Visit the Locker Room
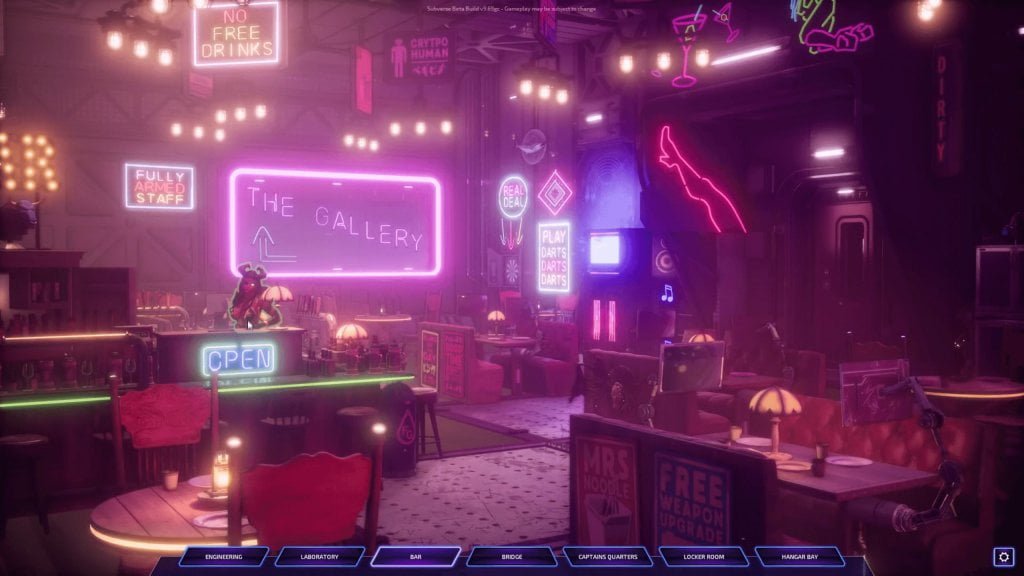The height and width of the screenshot is (576, 1024). (704, 557)
